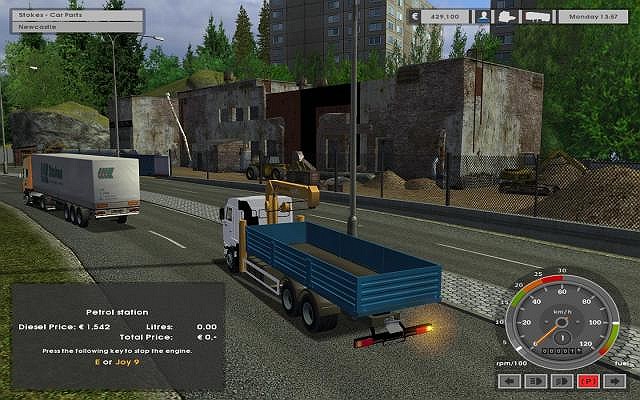This screenshot has height=400, width=640.
Task: Toggle the left turn signal indicator
Action: pyautogui.click(x=508, y=381)
